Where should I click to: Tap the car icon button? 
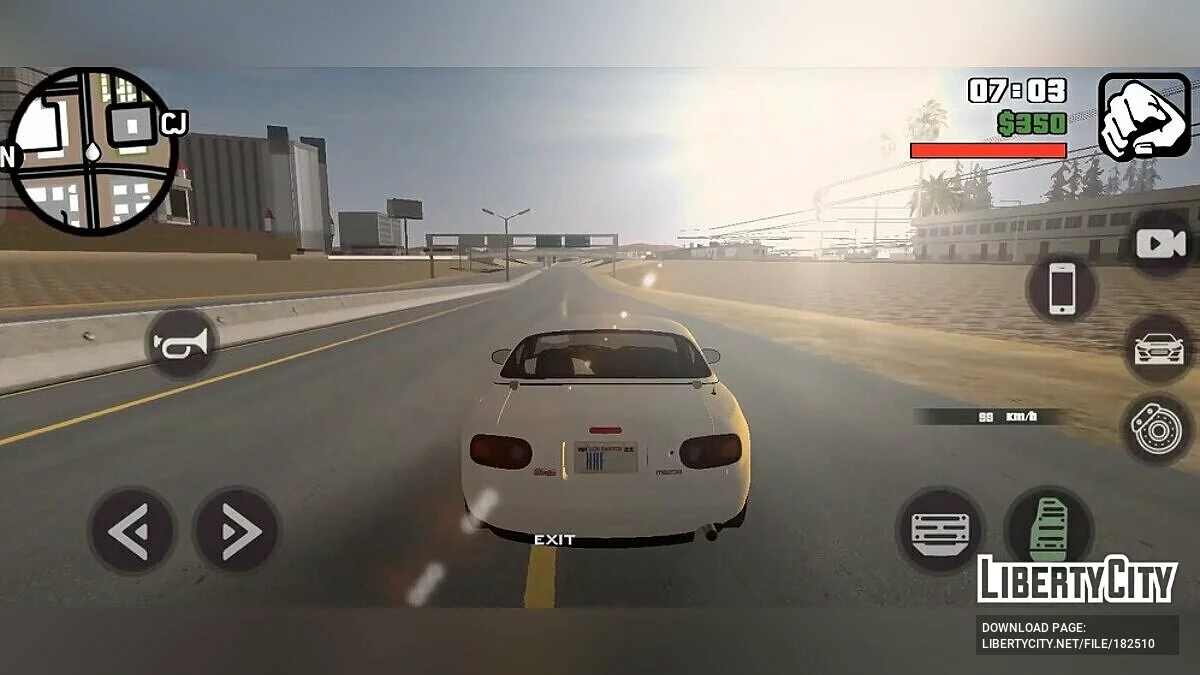(1158, 348)
